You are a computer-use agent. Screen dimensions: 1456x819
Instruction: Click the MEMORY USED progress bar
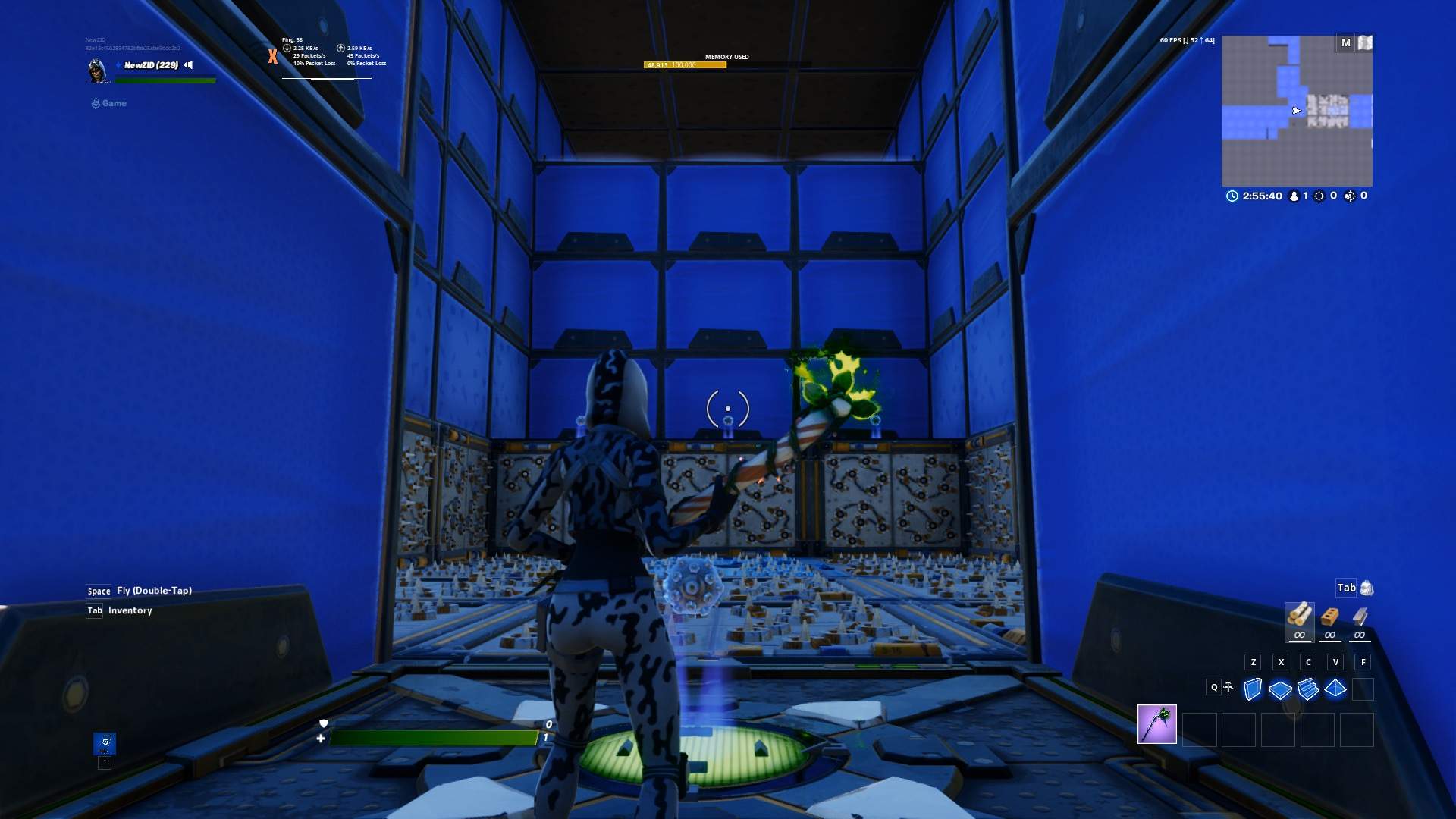[686, 65]
